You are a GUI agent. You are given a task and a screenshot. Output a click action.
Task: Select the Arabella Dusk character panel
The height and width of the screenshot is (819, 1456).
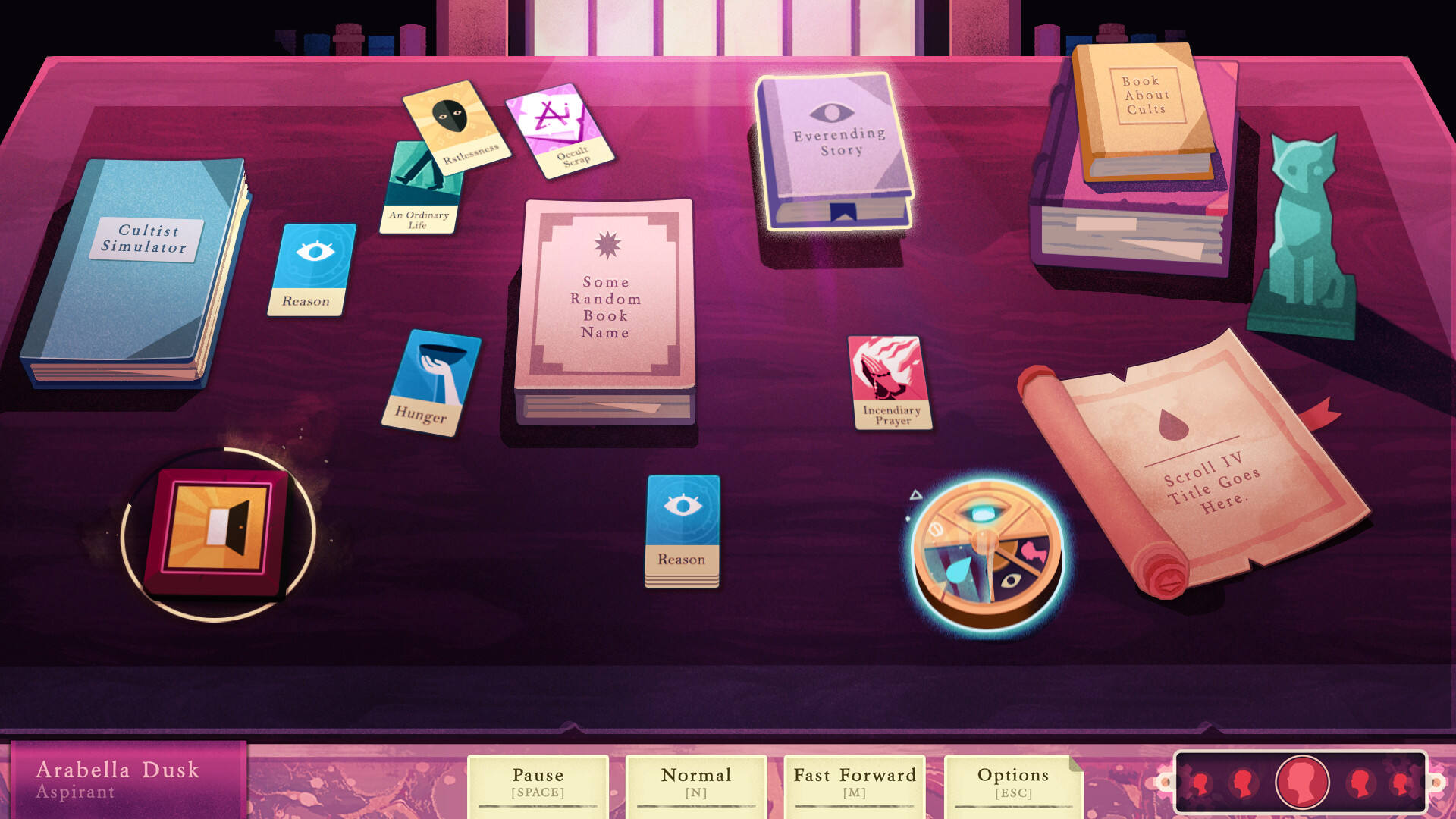pos(127,780)
